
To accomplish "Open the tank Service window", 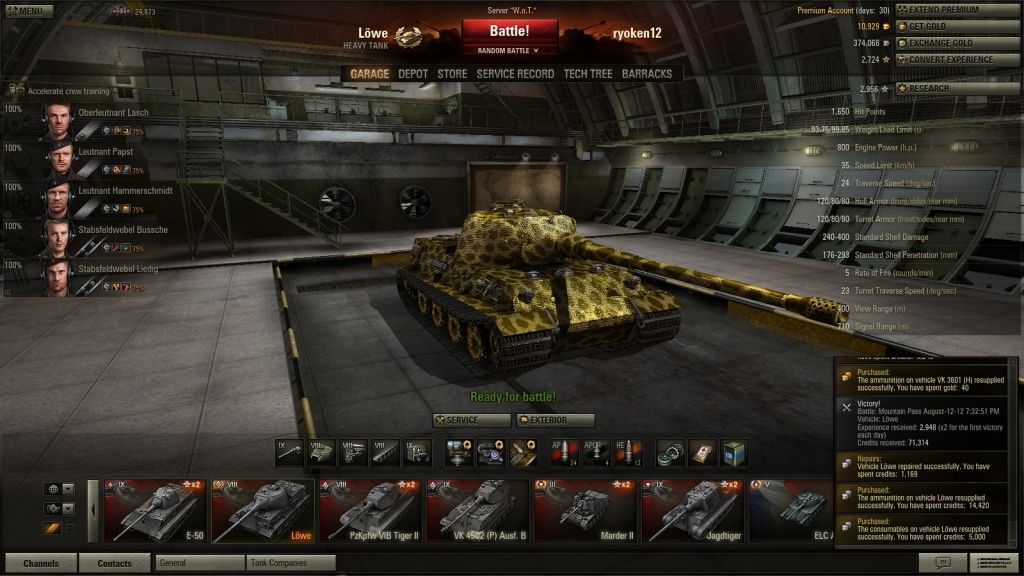I will pos(471,420).
